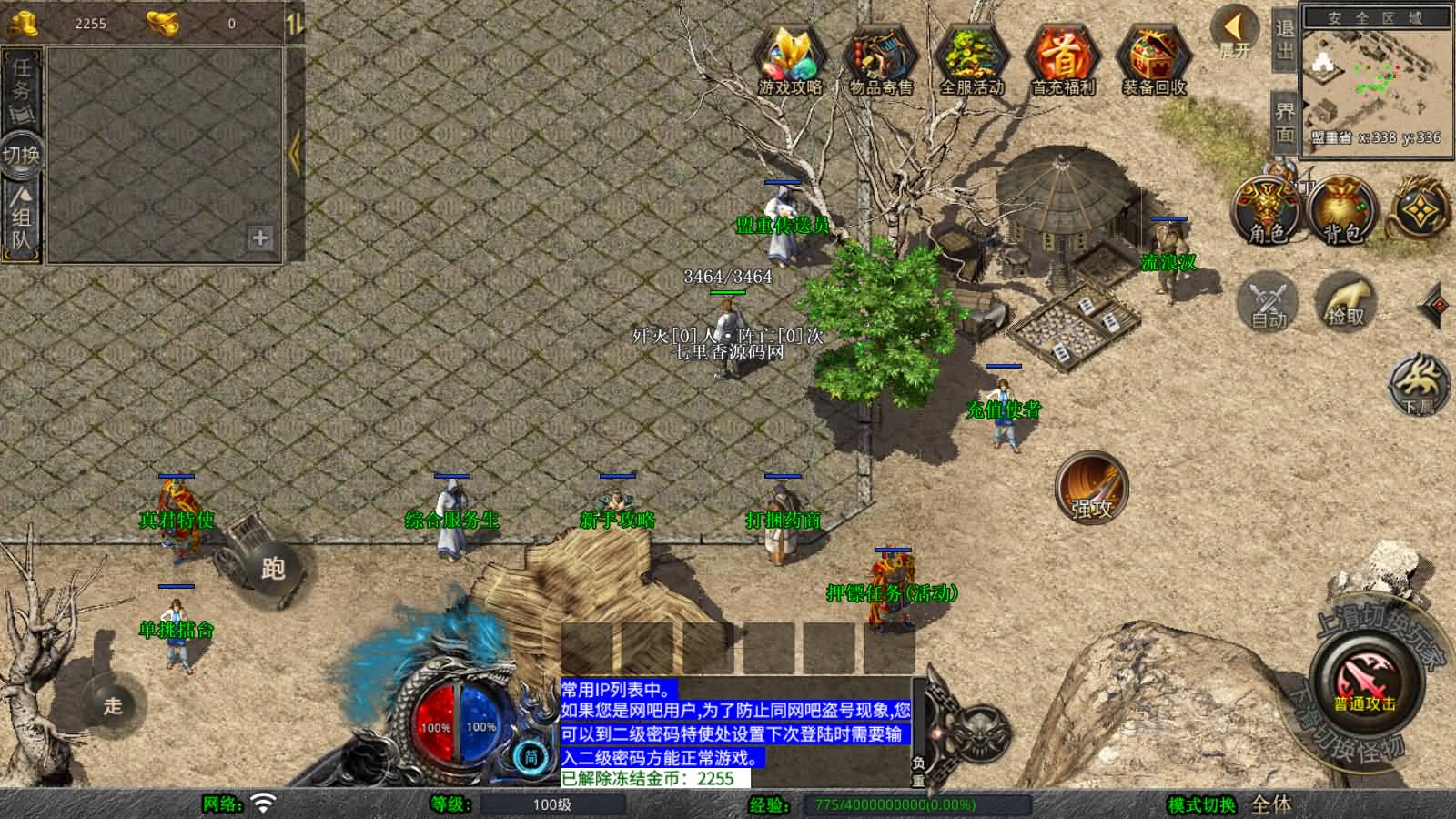1456x819 pixels.
Task: Toggle 自动 auto-battle mode
Action: 1267,300
